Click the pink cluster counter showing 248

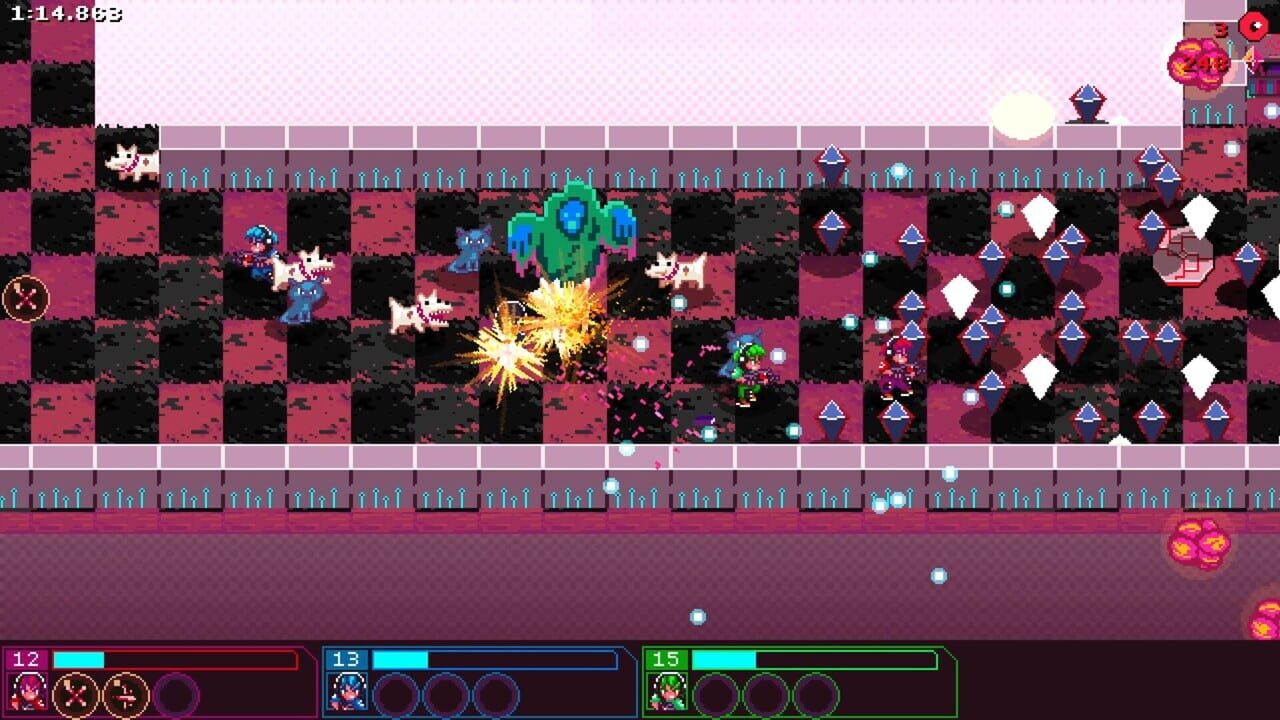click(1200, 63)
